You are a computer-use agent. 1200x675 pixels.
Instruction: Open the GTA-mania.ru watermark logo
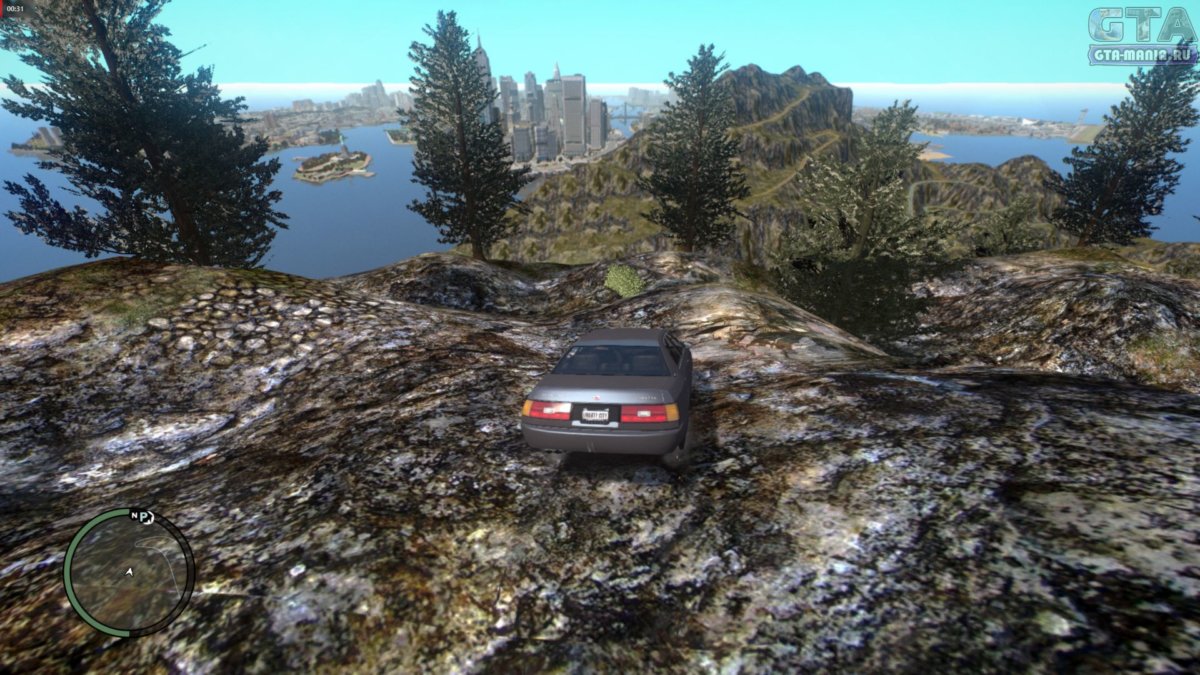(x=1141, y=36)
